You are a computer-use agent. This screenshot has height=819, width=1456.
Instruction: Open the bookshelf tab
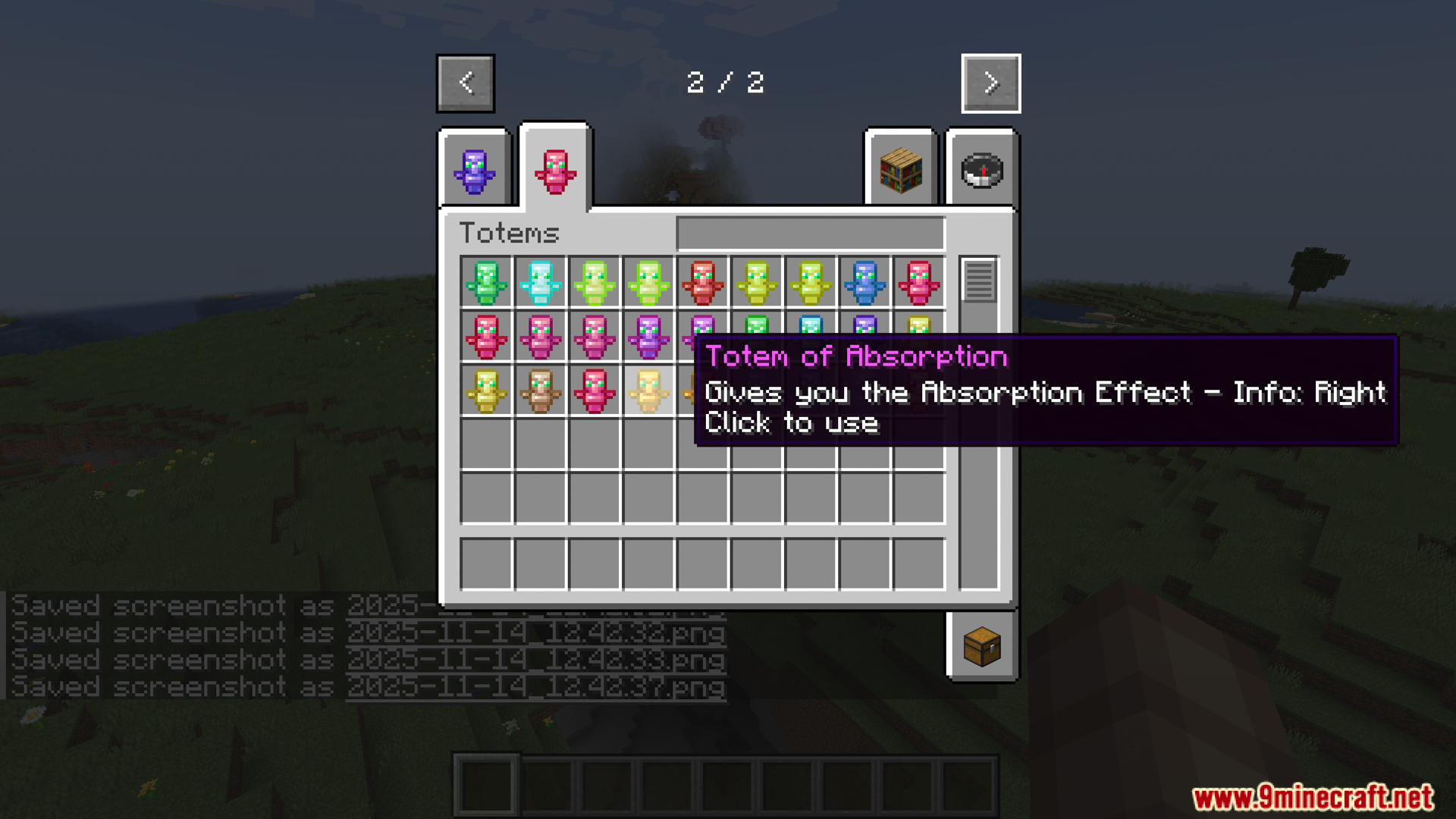[x=901, y=171]
